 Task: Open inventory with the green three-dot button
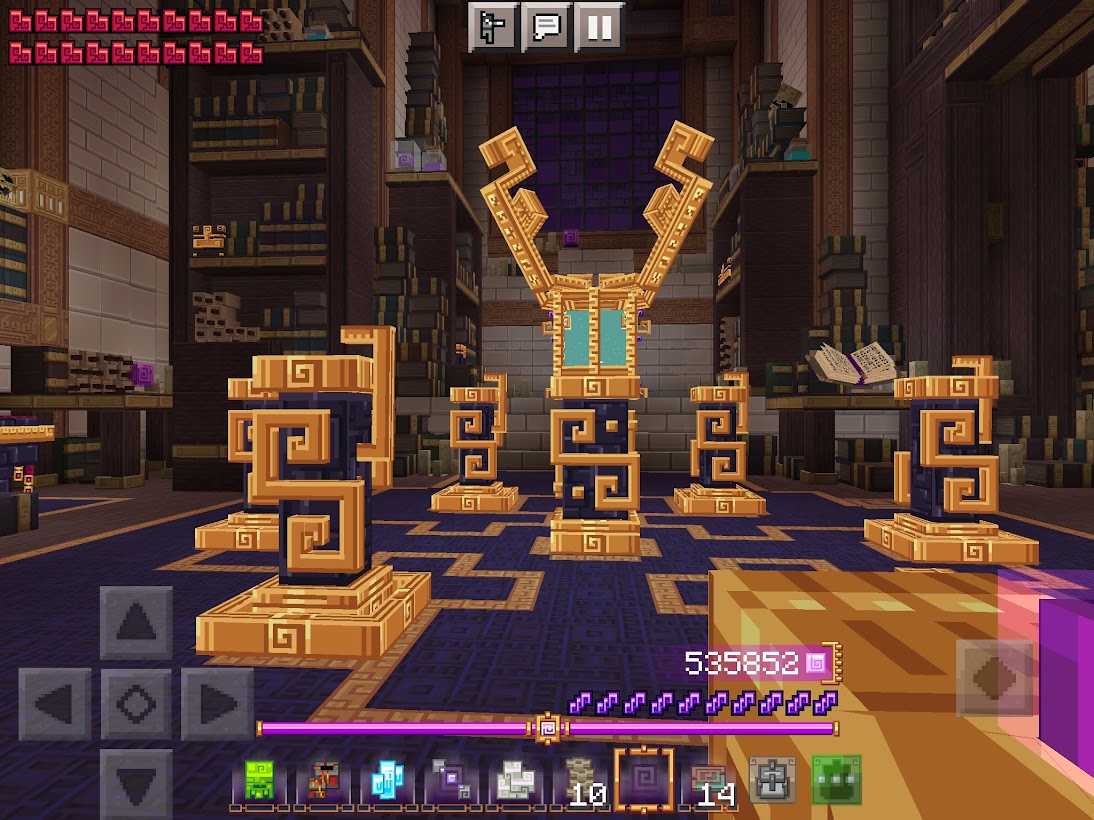[x=835, y=782]
